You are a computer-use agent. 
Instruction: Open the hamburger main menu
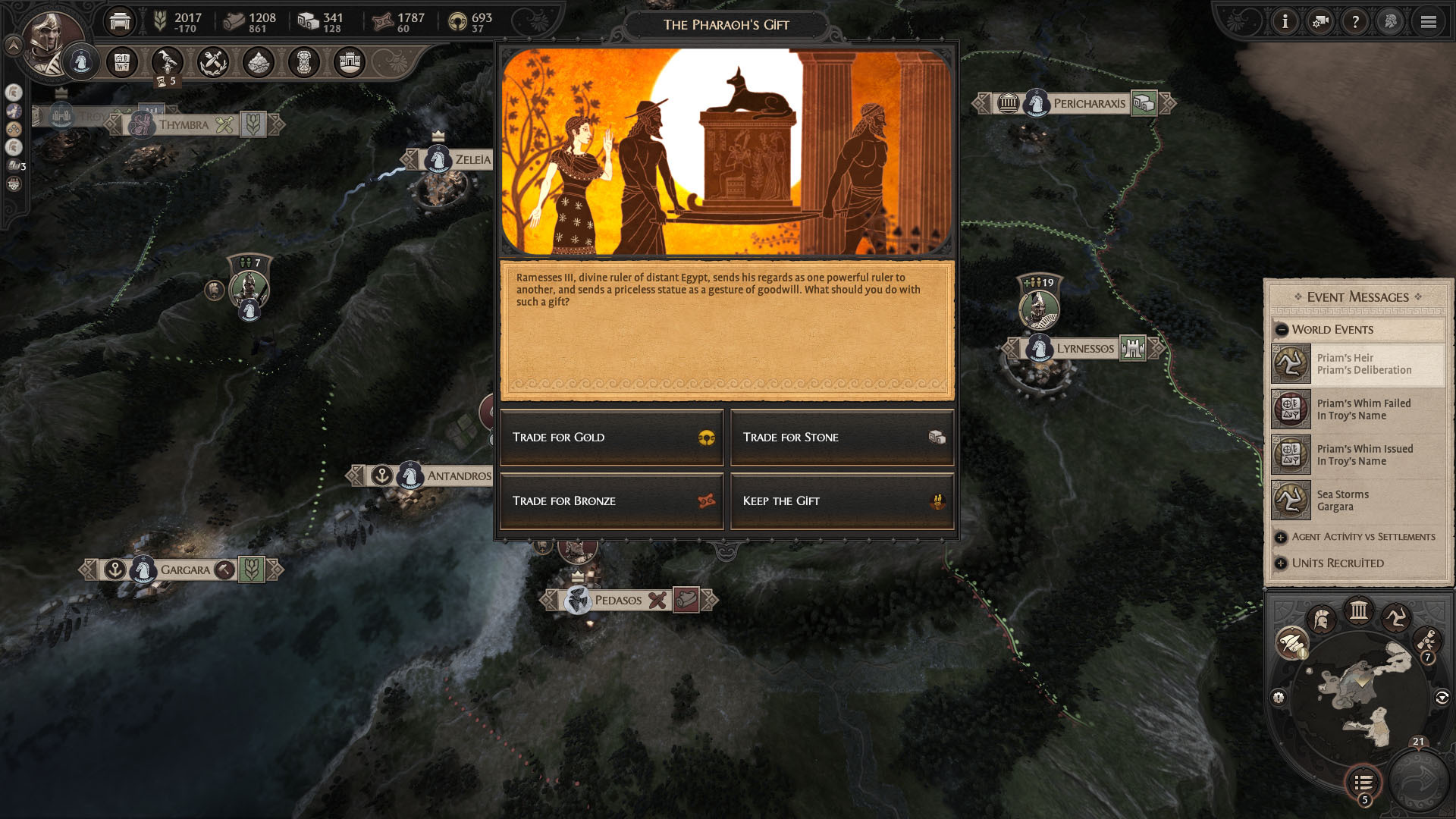[x=1429, y=22]
